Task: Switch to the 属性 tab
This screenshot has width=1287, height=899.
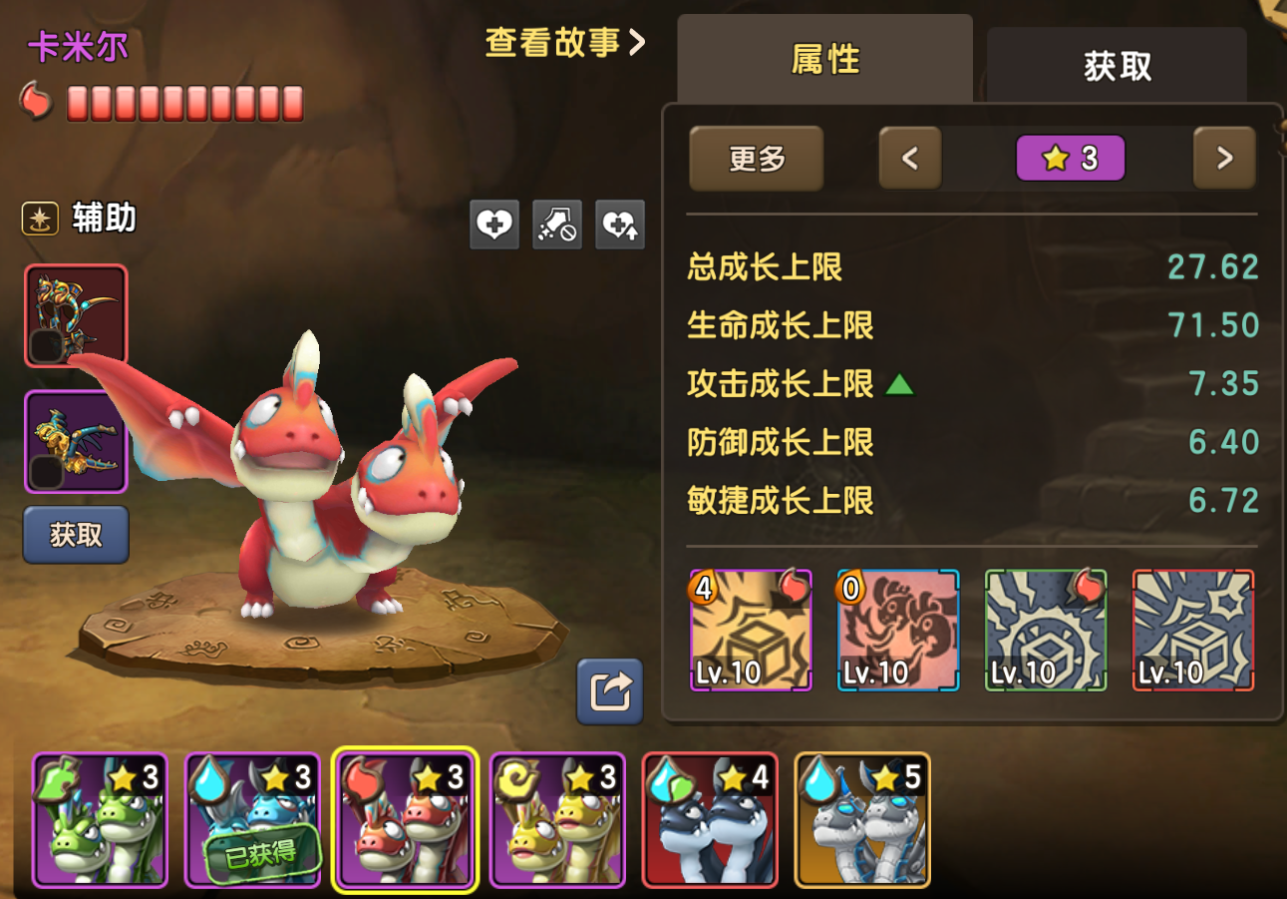Action: 825,60
